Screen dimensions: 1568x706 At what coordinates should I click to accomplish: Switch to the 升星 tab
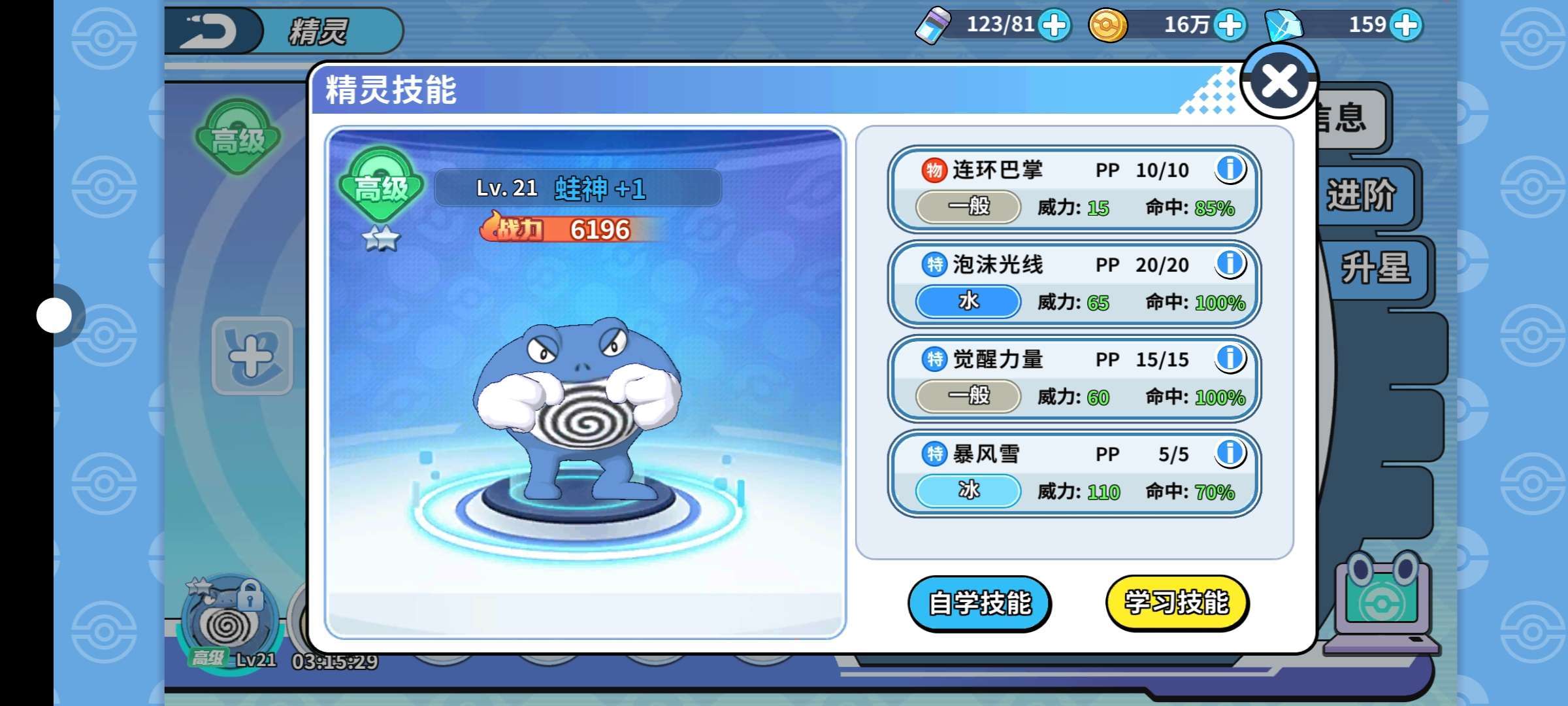pos(1375,269)
